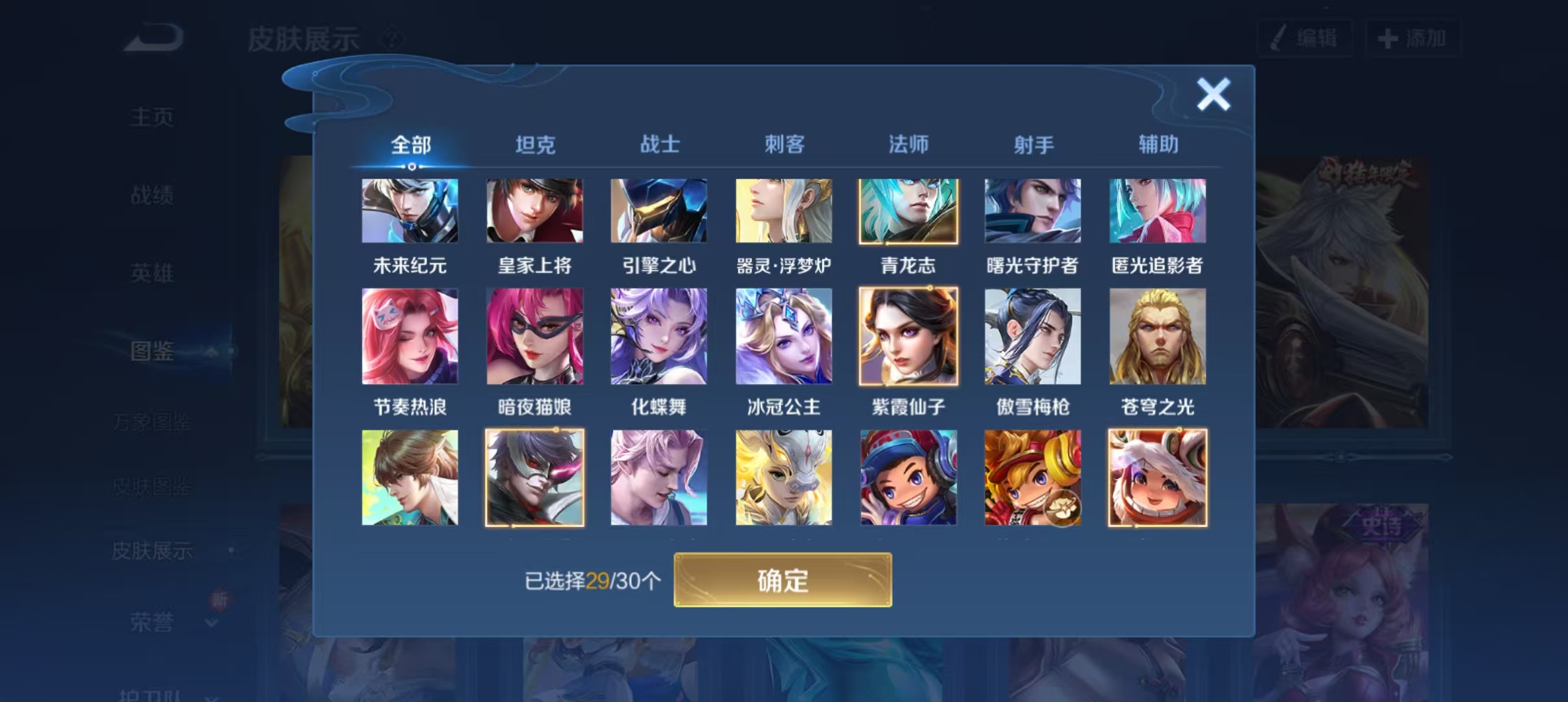The width and height of the screenshot is (1568, 702).
Task: Switch to the 法师 category tab
Action: coord(909,144)
